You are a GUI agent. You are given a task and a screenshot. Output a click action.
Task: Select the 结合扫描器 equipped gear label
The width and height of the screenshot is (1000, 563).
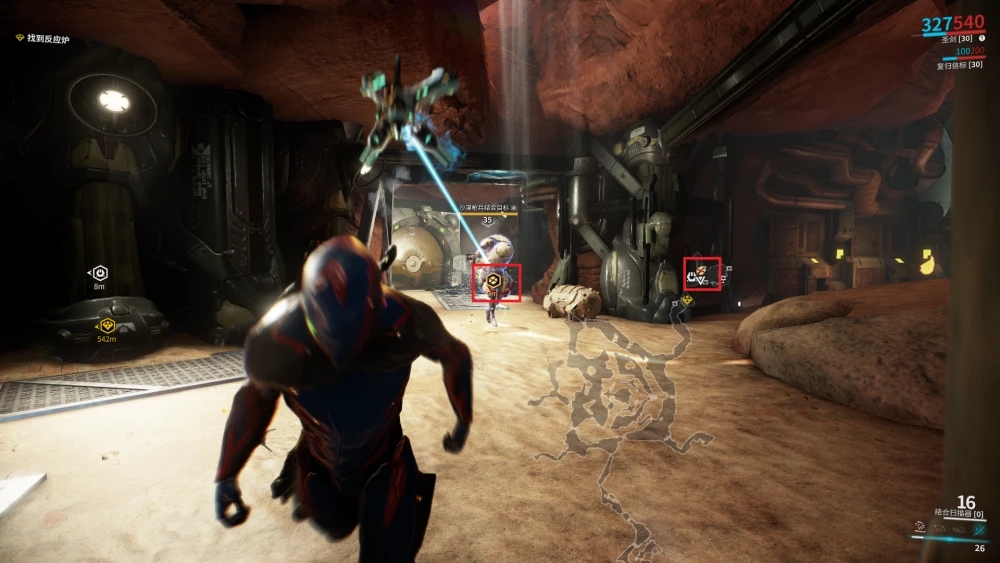(x=958, y=514)
